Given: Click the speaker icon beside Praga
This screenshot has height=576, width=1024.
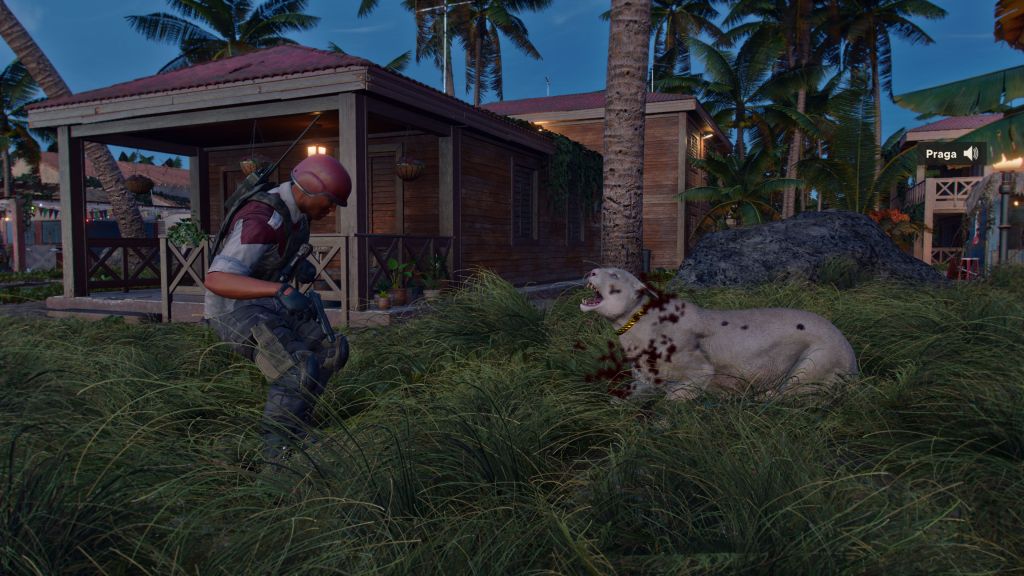Looking at the screenshot, I should click(970, 154).
